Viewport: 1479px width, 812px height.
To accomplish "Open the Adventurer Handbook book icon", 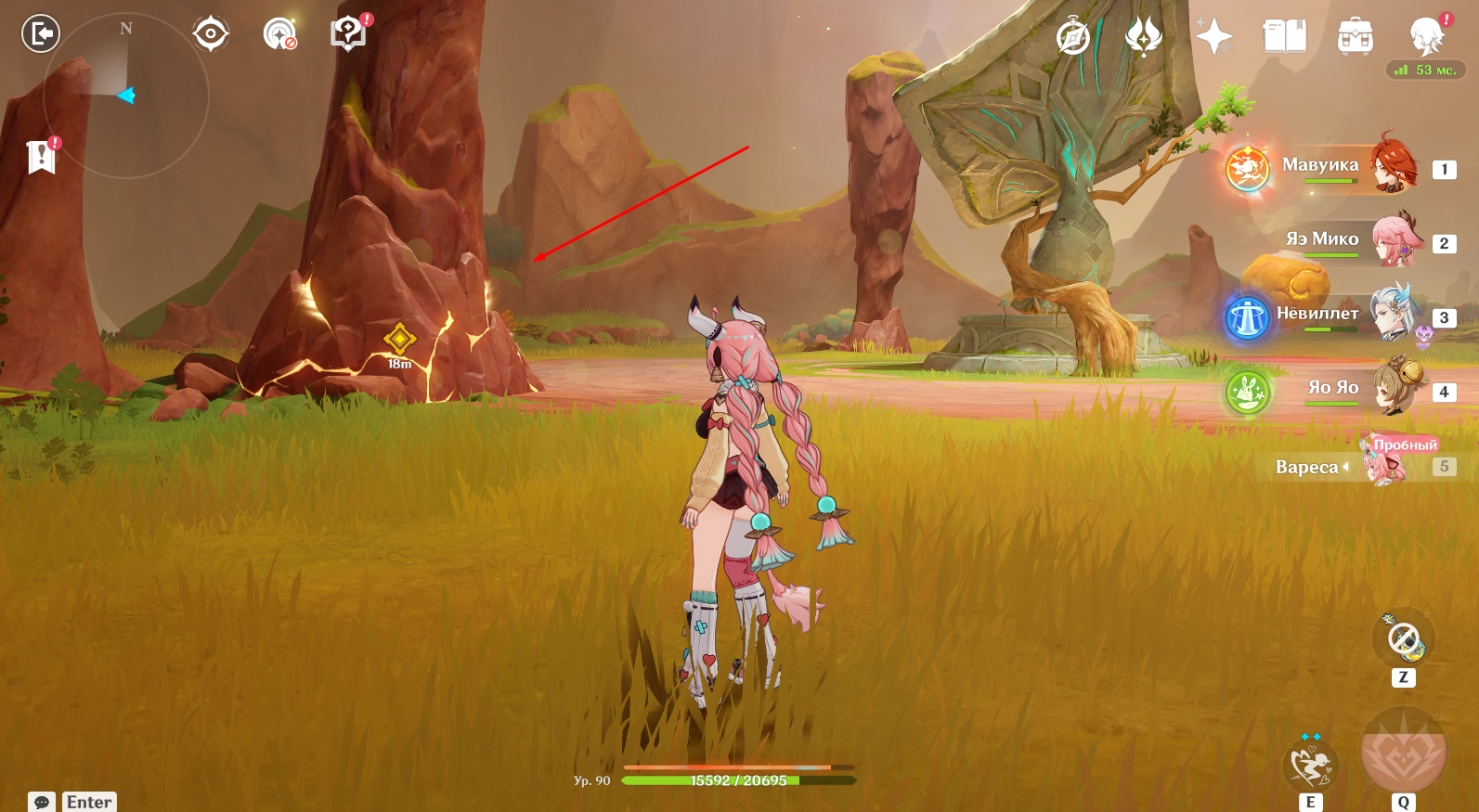I will point(1285,37).
